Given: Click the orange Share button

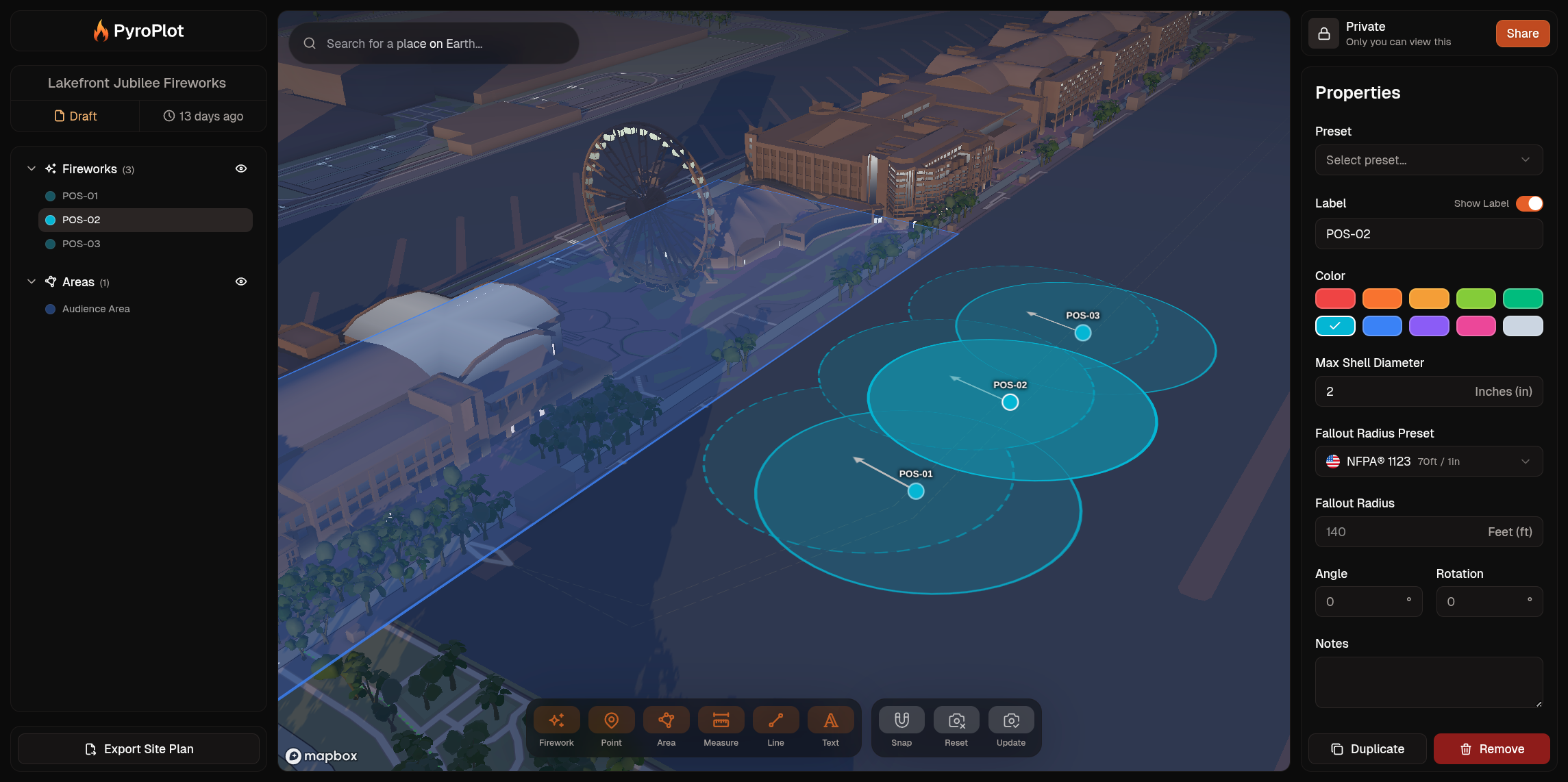Looking at the screenshot, I should [x=1522, y=34].
